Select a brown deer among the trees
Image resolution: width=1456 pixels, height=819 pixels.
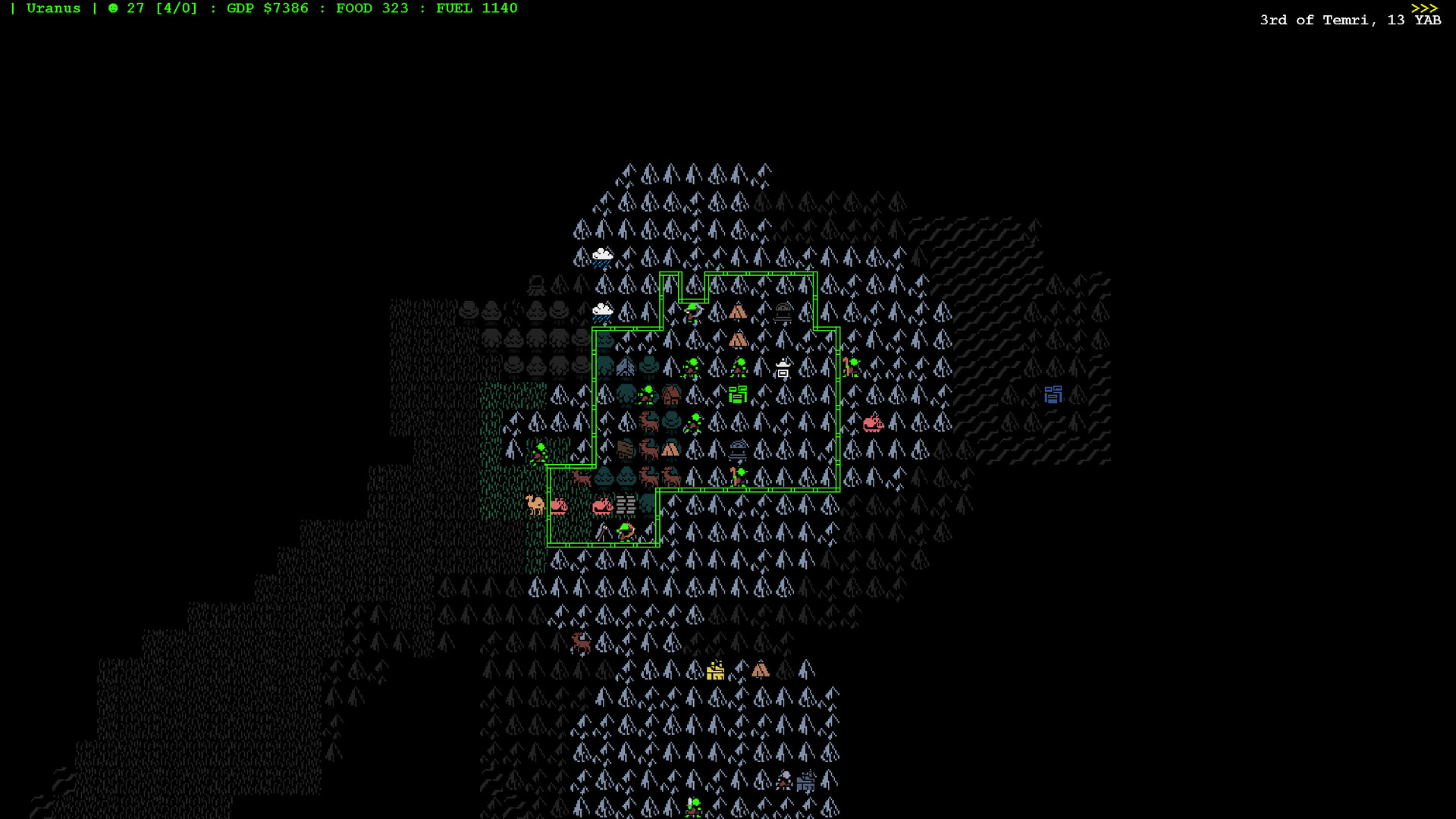pyautogui.click(x=649, y=423)
